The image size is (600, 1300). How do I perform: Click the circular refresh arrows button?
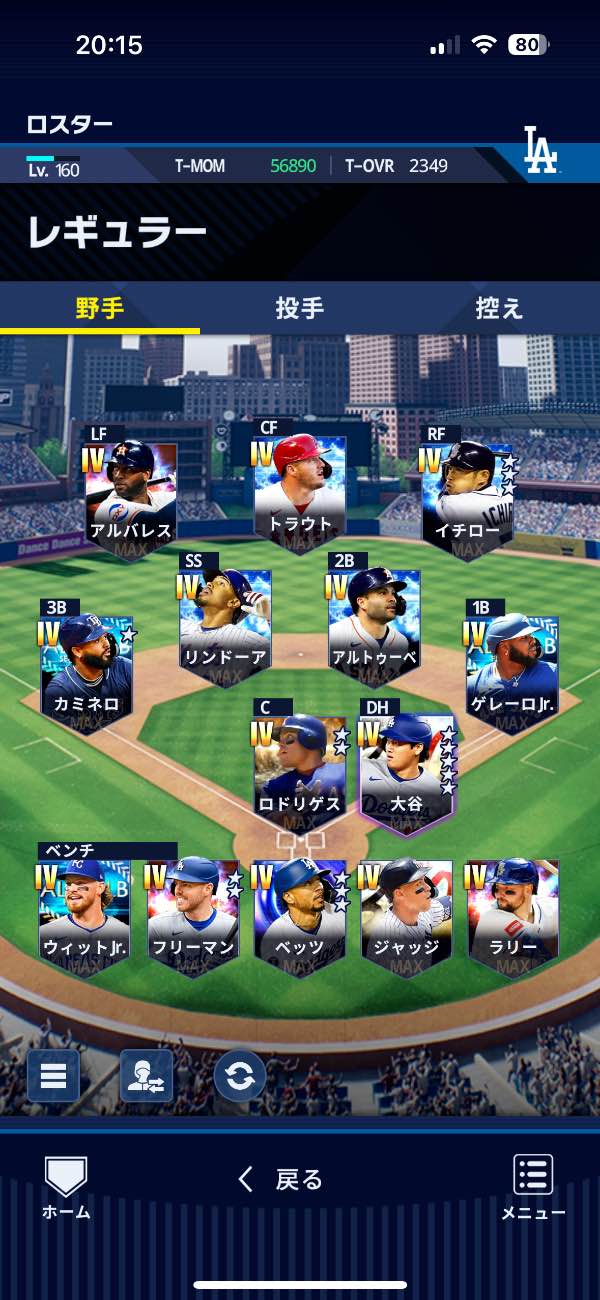[240, 1076]
